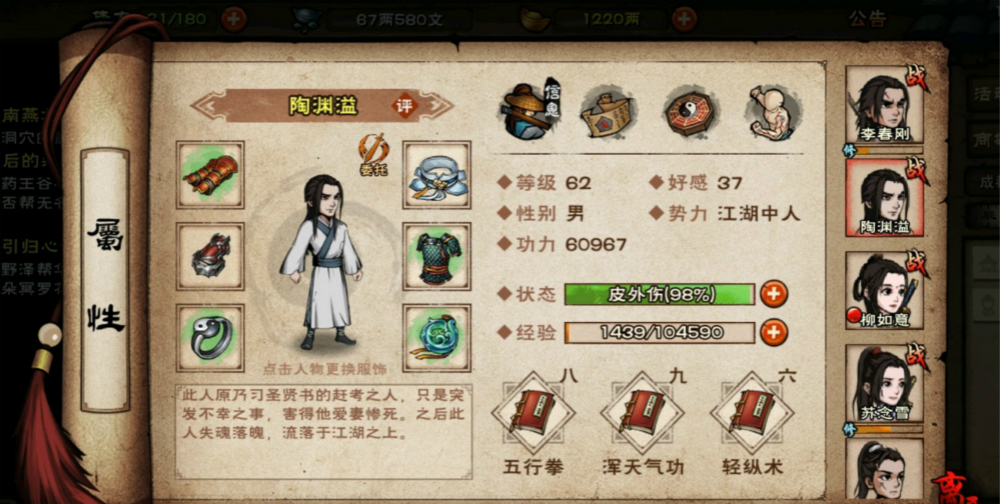
Task: Add experience with the 经验 plus button
Action: [x=773, y=333]
